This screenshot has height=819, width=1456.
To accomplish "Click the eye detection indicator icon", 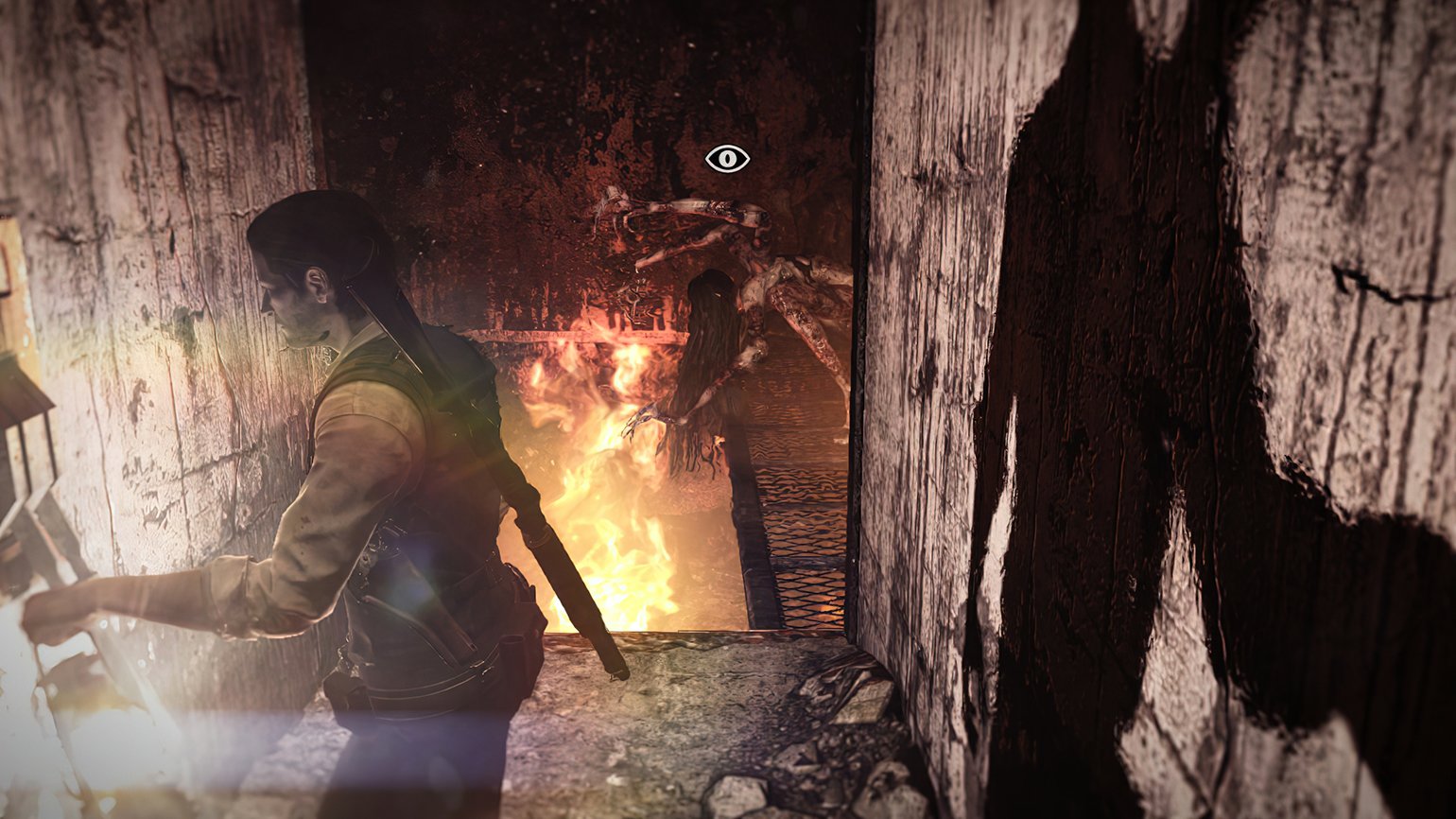I will pyautogui.click(x=727, y=158).
